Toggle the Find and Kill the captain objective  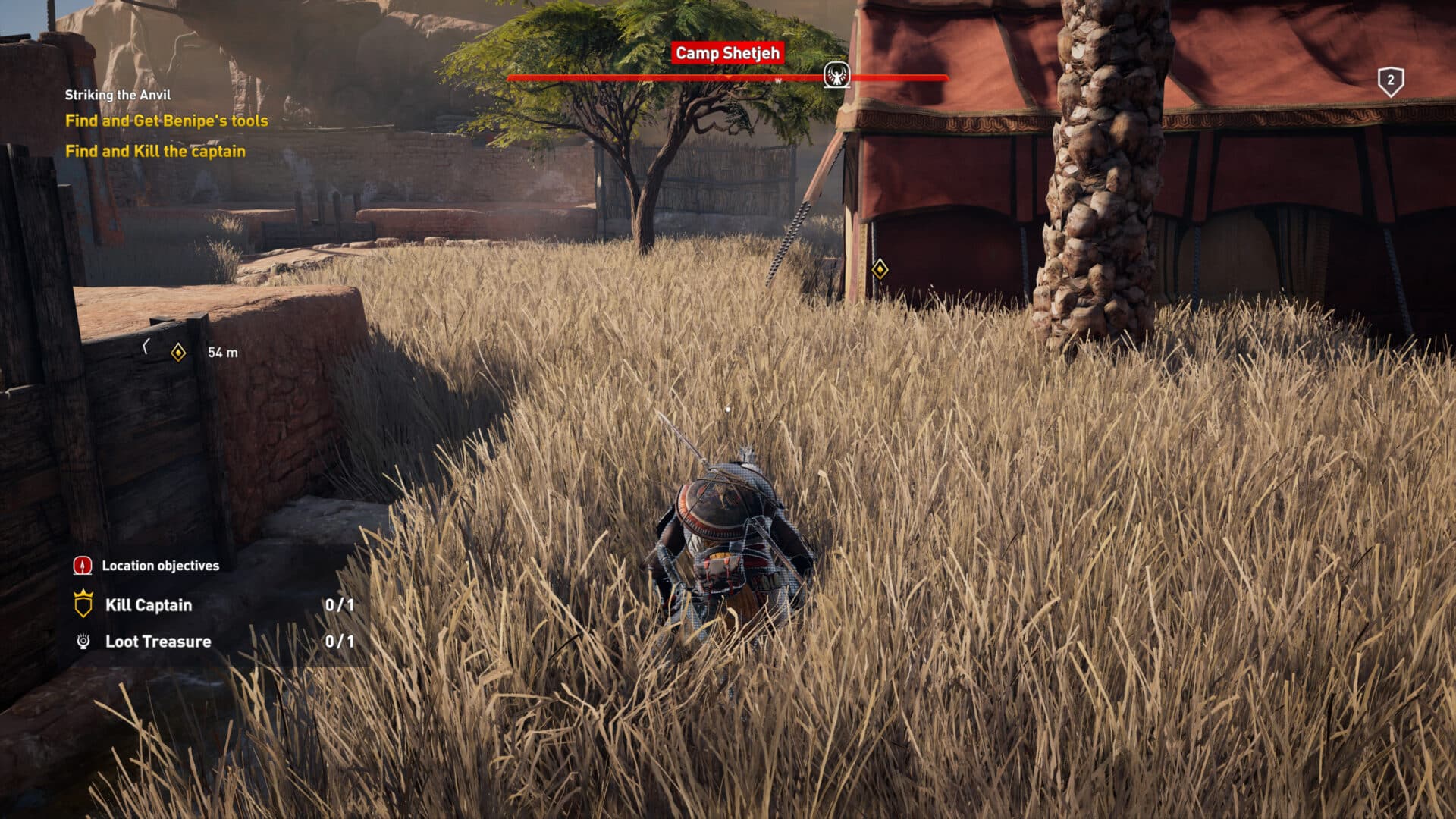156,151
